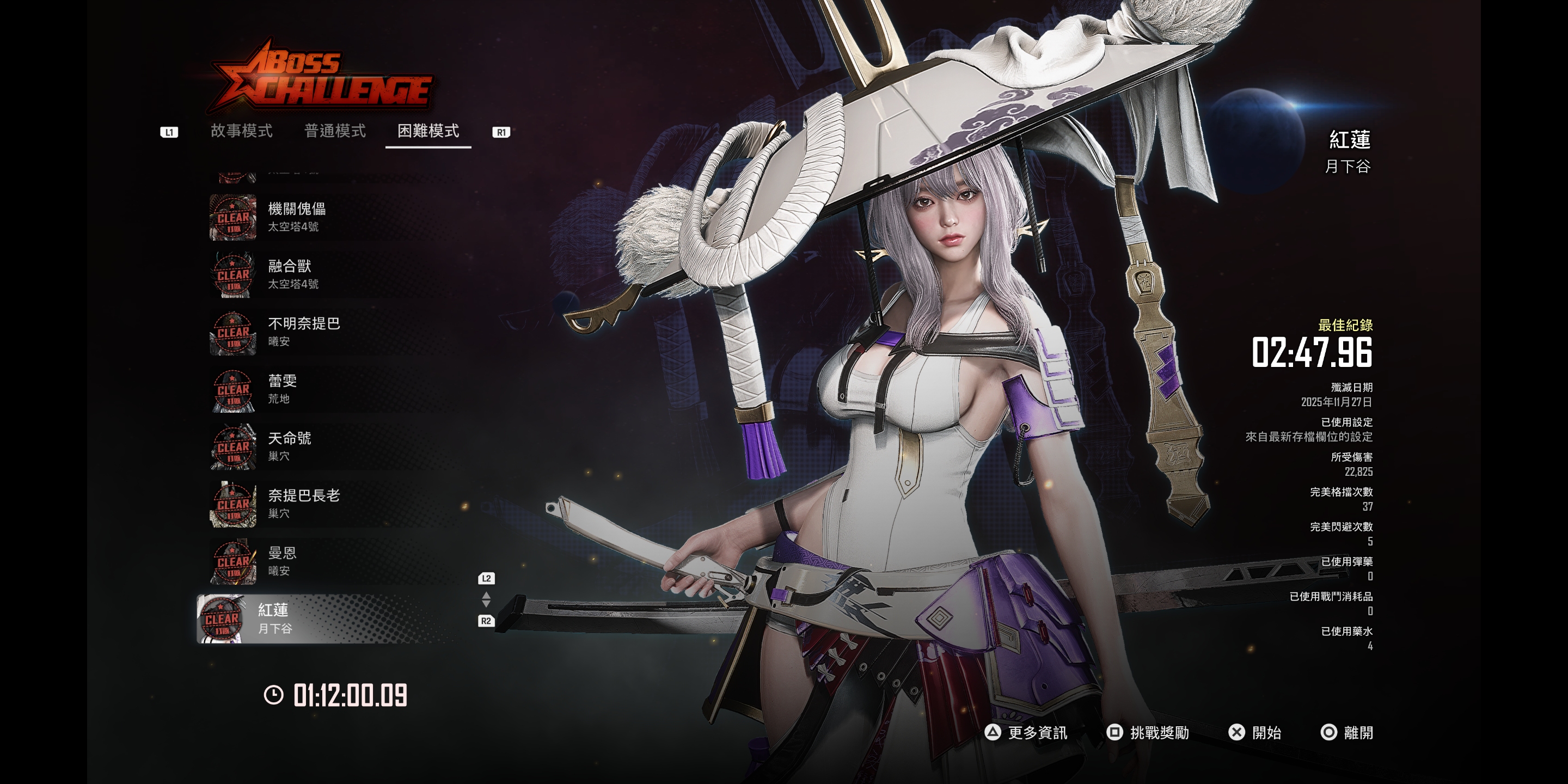Switch to the 普通模式 tab
The width and height of the screenshot is (1568, 784).
[335, 131]
